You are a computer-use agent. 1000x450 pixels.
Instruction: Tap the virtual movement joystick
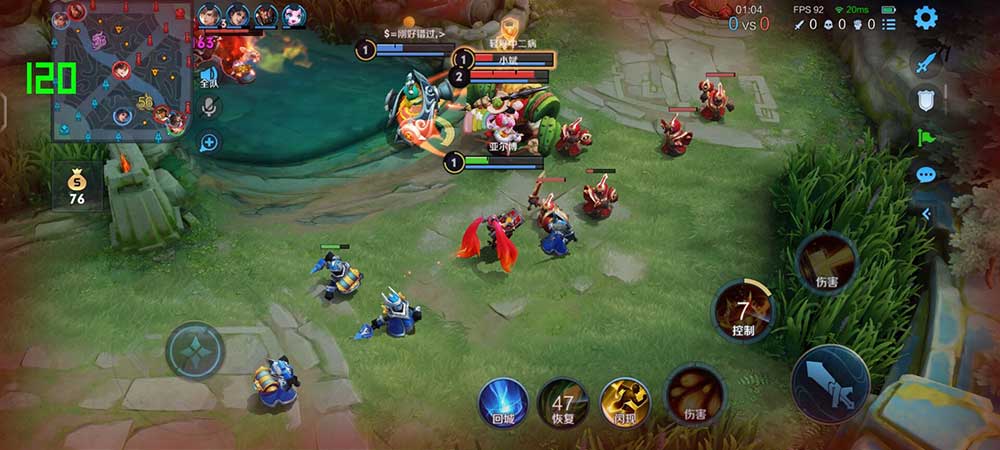pos(195,350)
